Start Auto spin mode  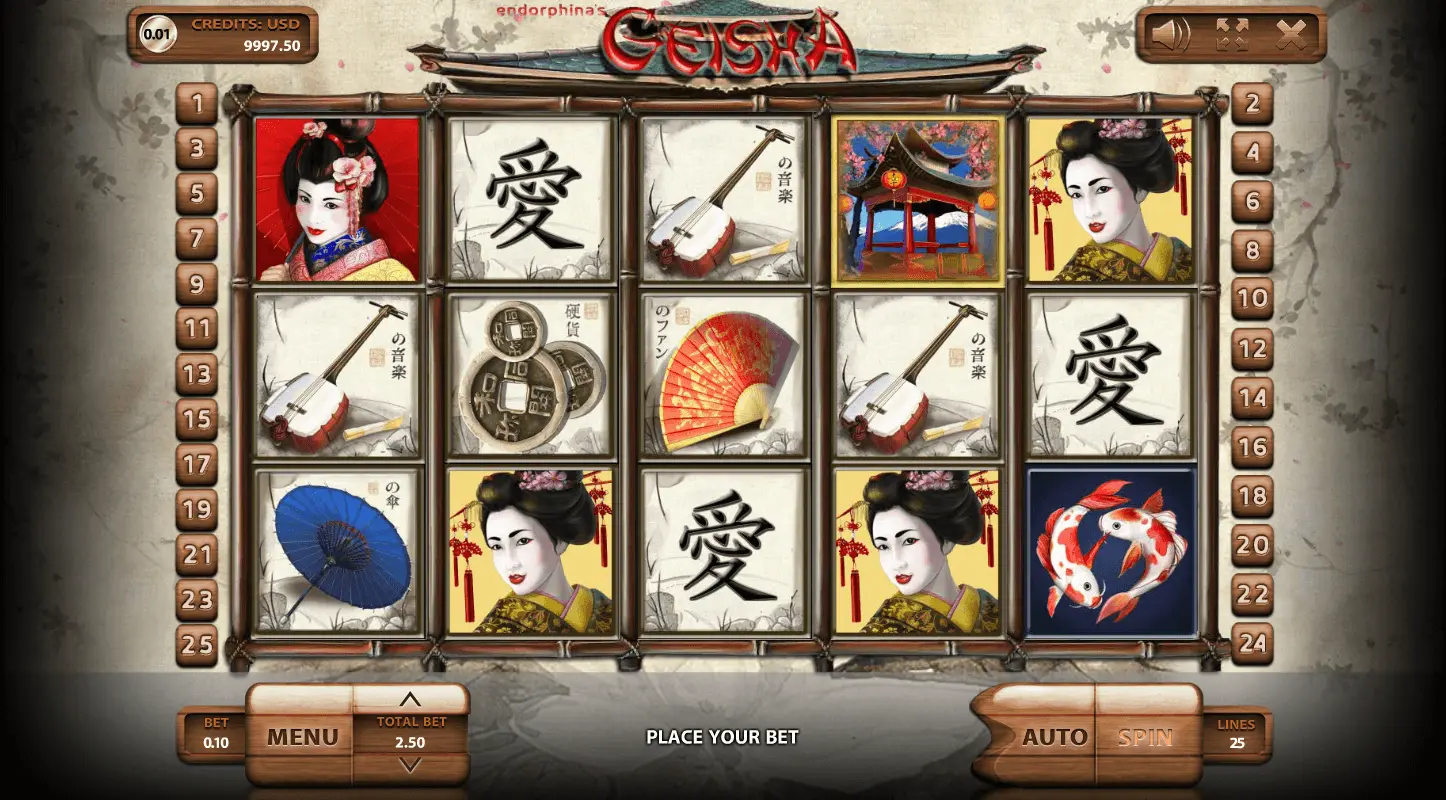click(x=1053, y=738)
